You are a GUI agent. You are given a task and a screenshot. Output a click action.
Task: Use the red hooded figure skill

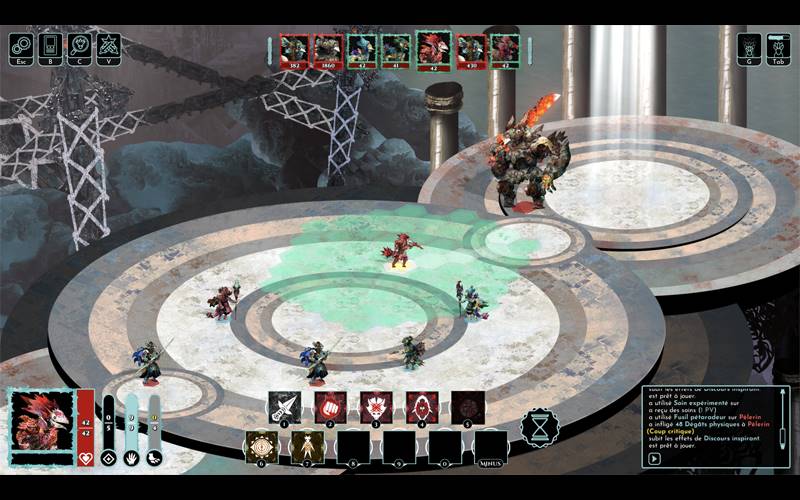pyautogui.click(x=421, y=406)
